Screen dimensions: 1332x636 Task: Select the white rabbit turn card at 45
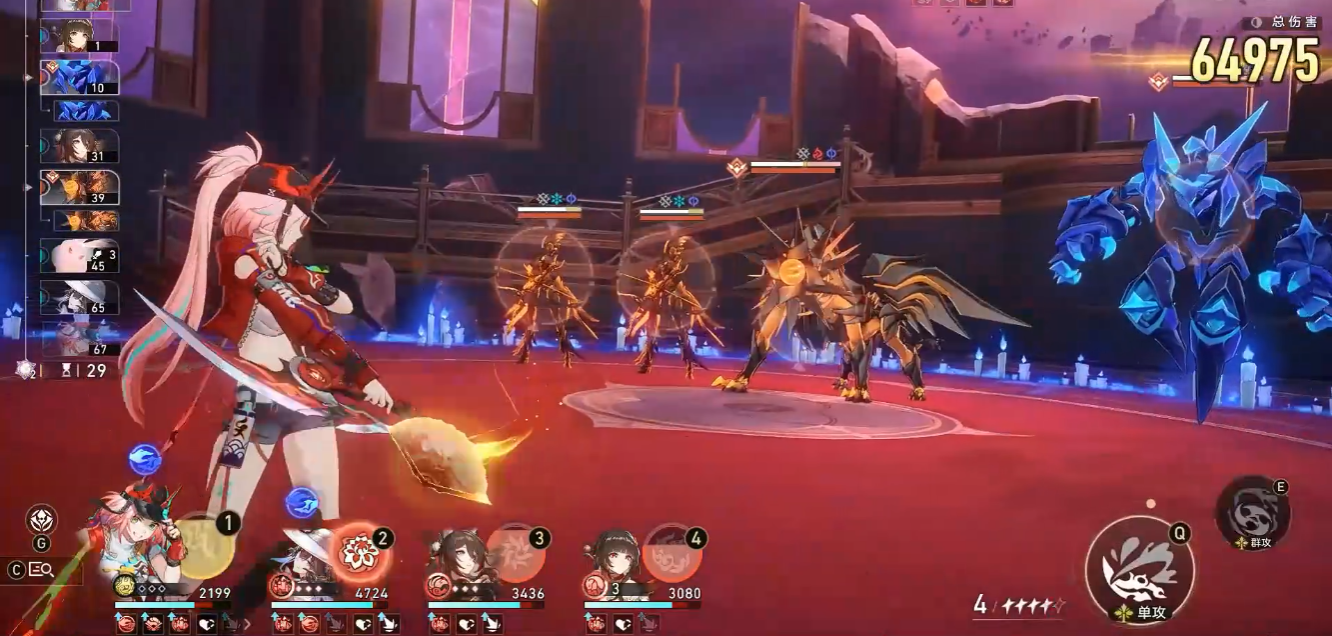tap(79, 256)
